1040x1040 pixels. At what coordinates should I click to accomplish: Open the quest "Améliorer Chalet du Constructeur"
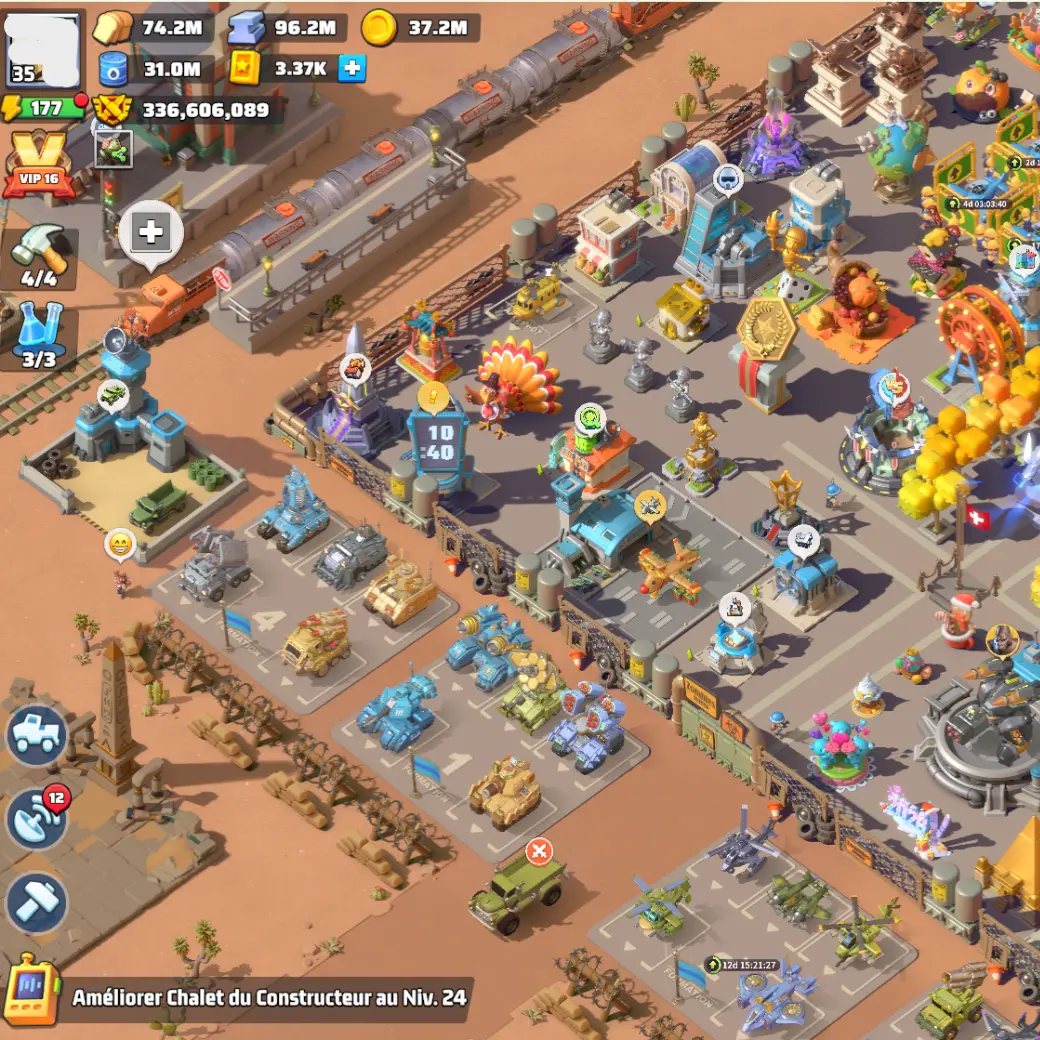(x=268, y=997)
